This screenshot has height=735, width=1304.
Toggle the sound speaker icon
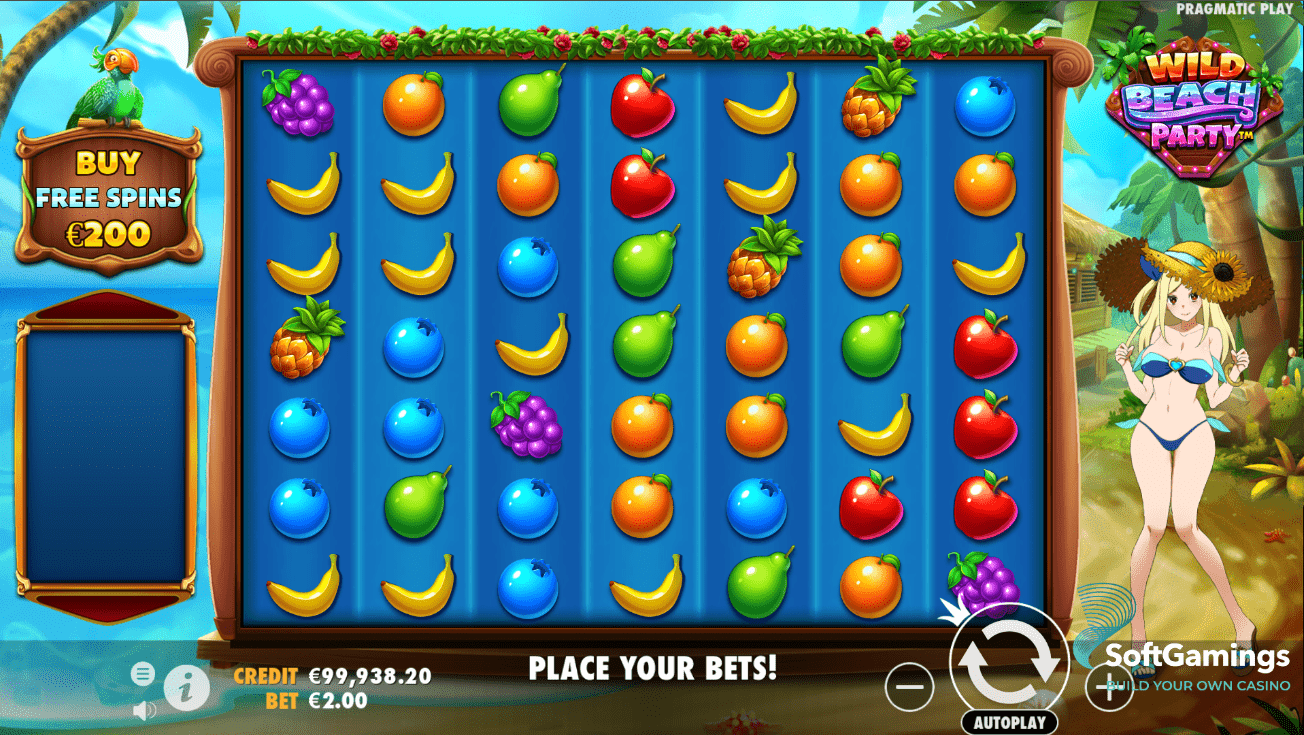pyautogui.click(x=145, y=711)
